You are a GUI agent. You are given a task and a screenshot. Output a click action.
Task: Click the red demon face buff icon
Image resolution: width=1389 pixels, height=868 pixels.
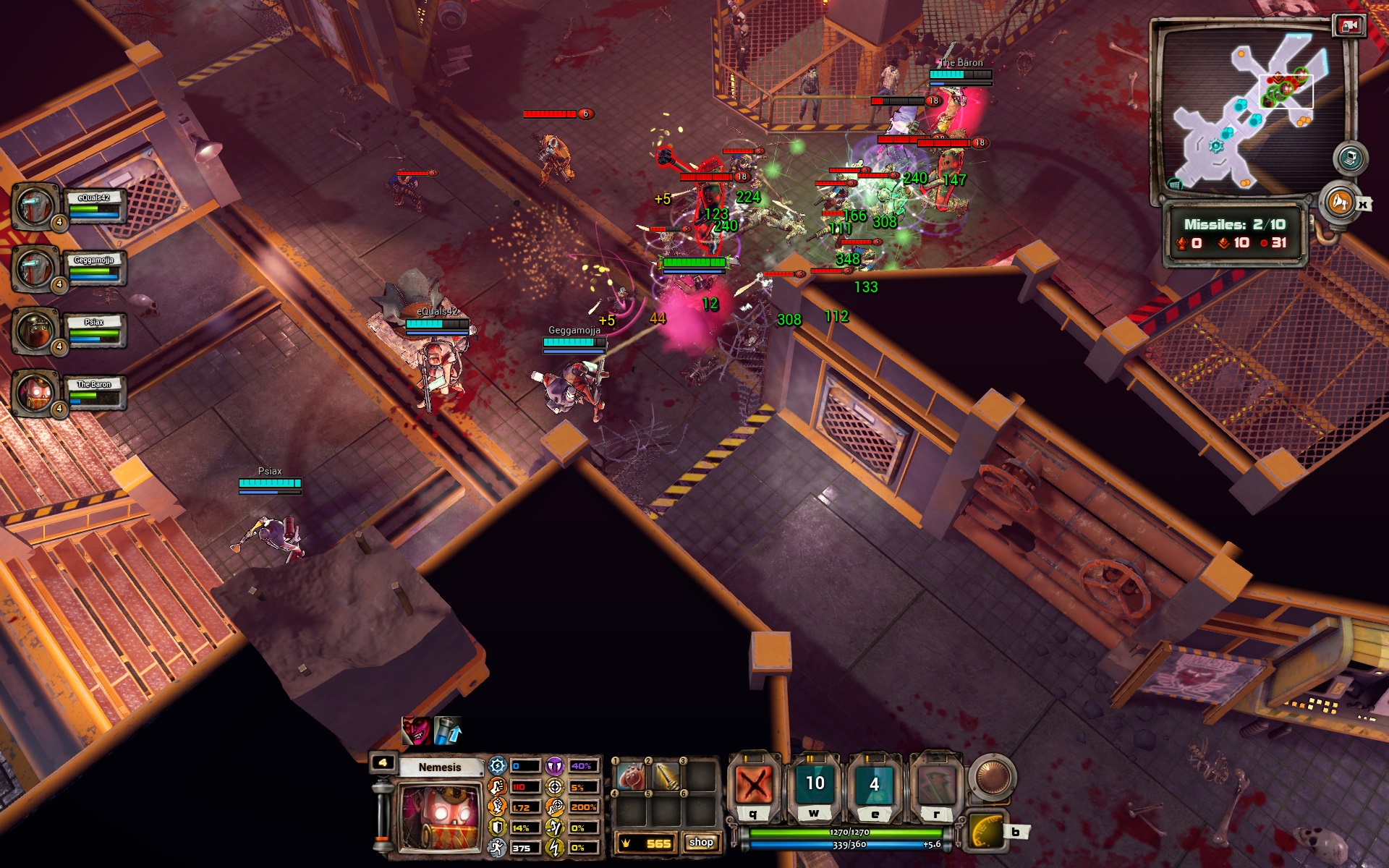tap(416, 731)
